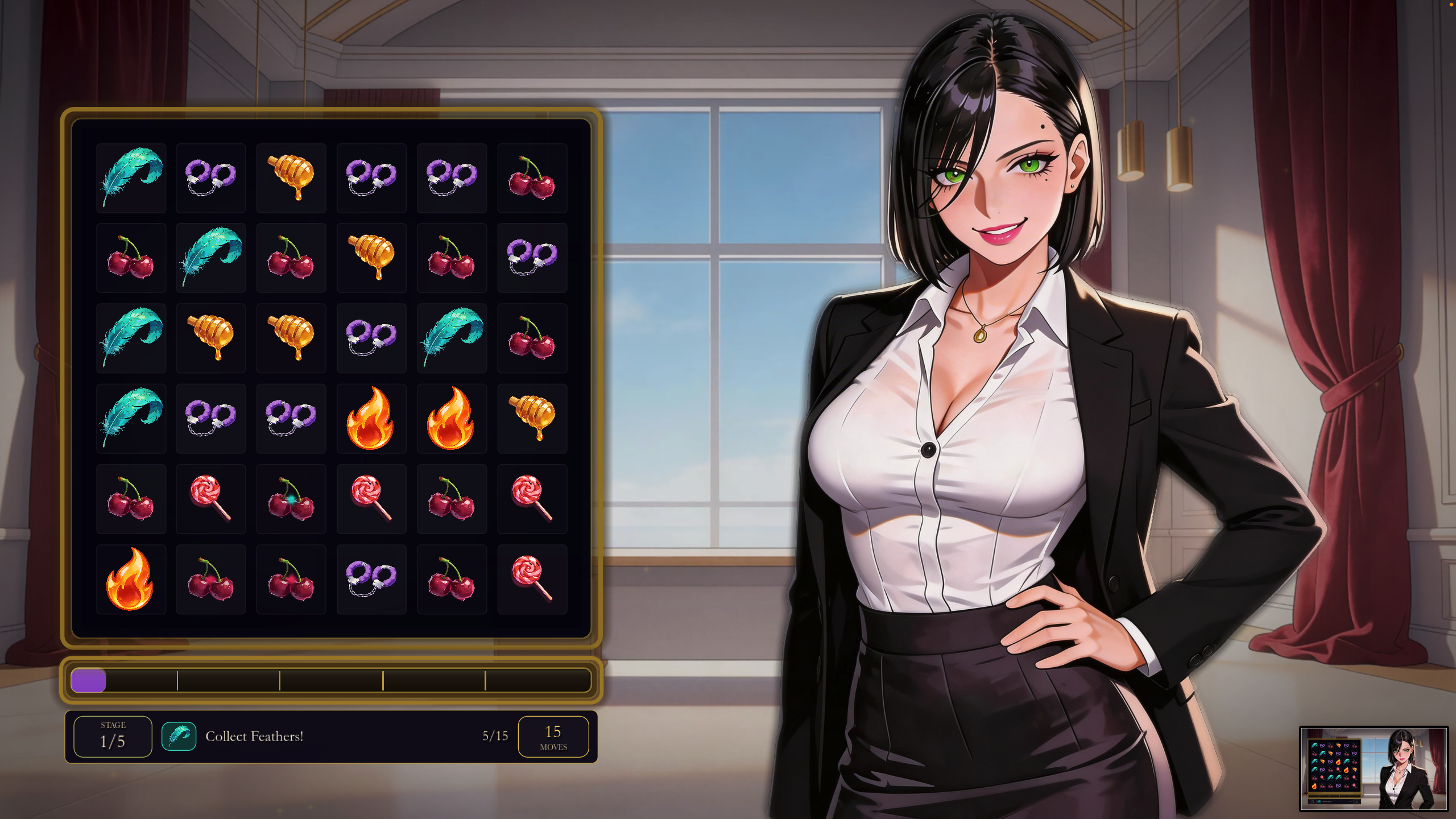Click the handcuffs tile in the bottom row
Screen dimensions: 1456x819
[x=371, y=578]
